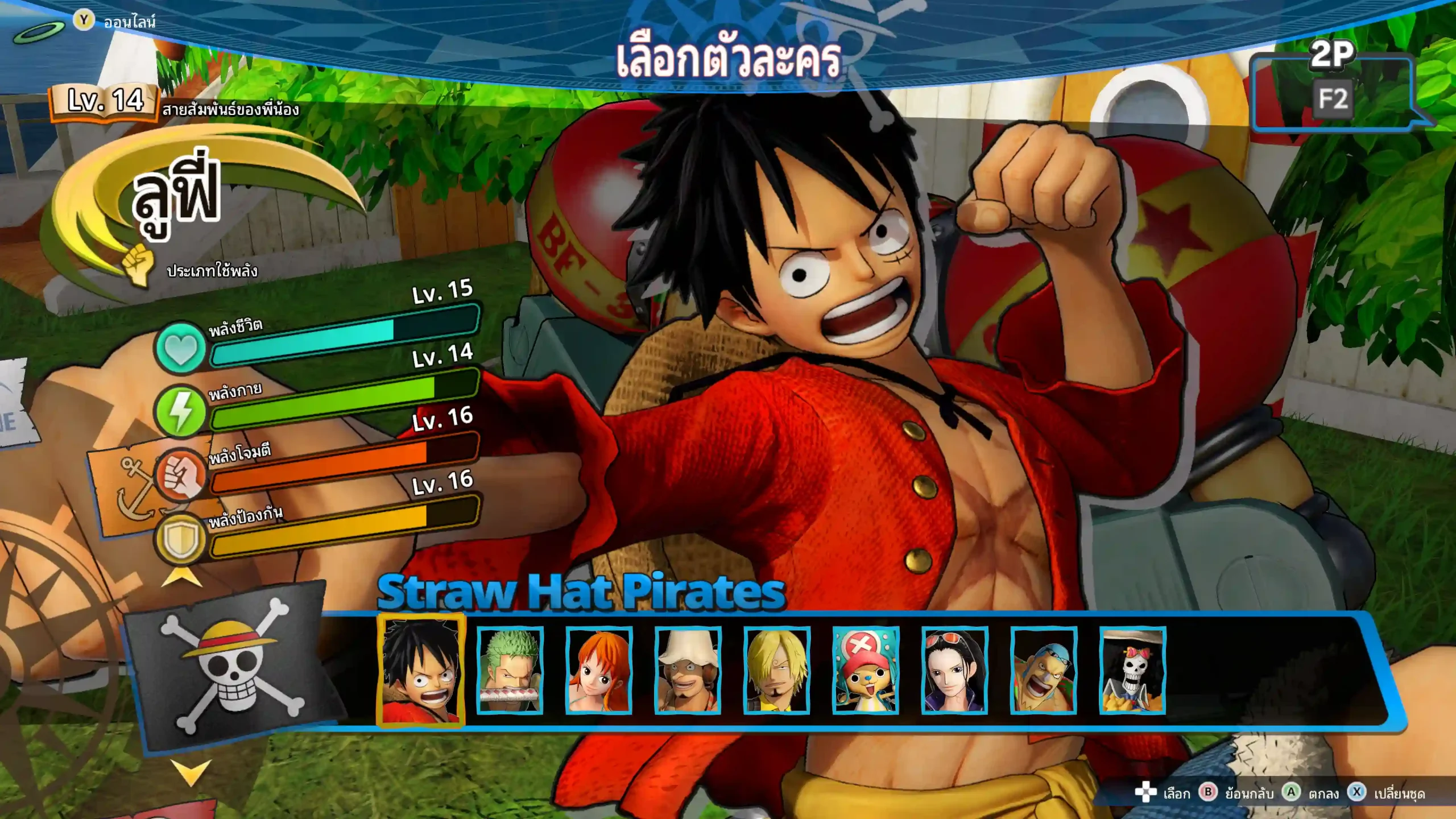Image resolution: width=1456 pixels, height=819 pixels.
Task: Select Nico Robin's portrait
Action: coord(954,671)
